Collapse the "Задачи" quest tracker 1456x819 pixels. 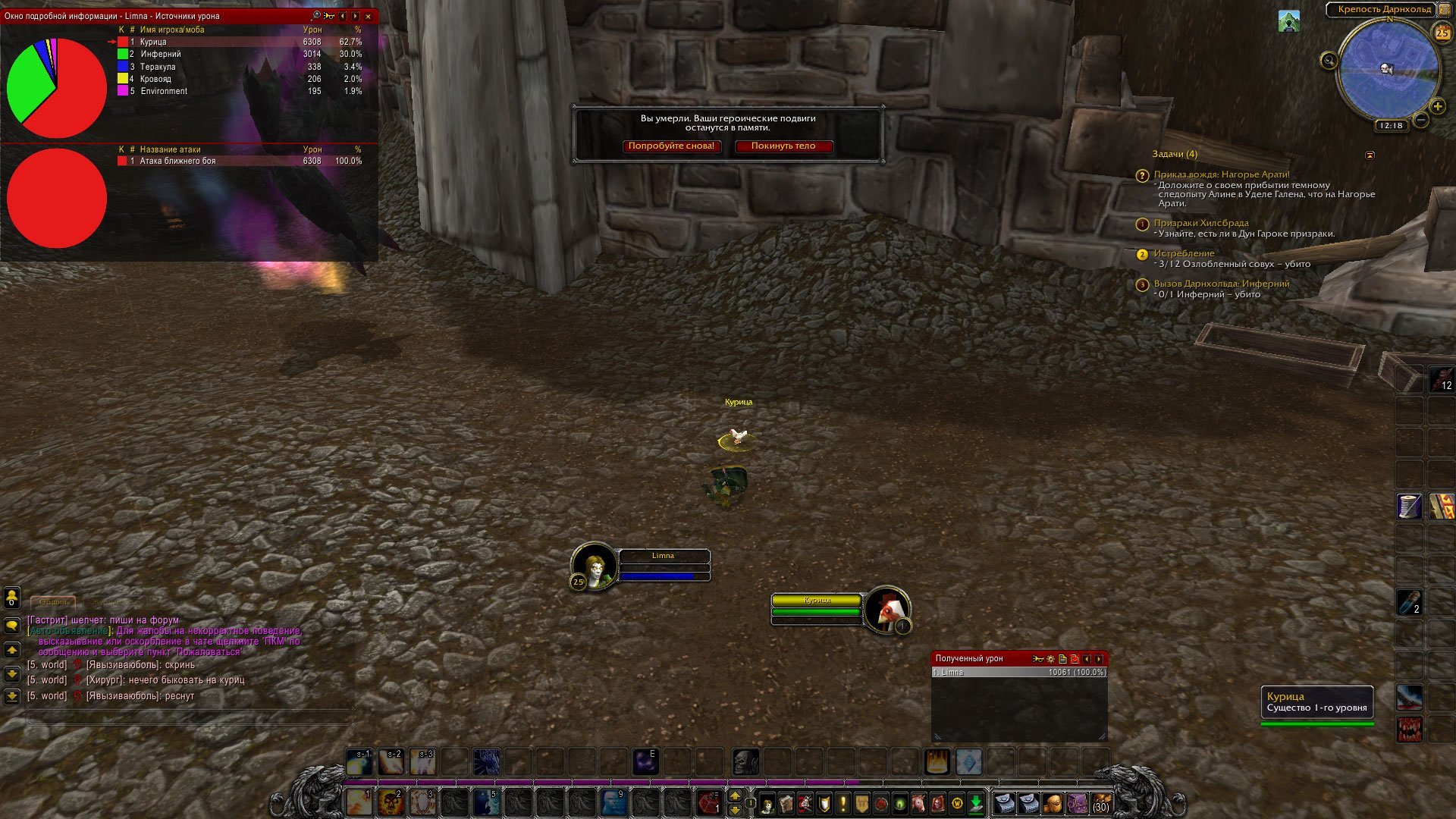tap(1370, 155)
